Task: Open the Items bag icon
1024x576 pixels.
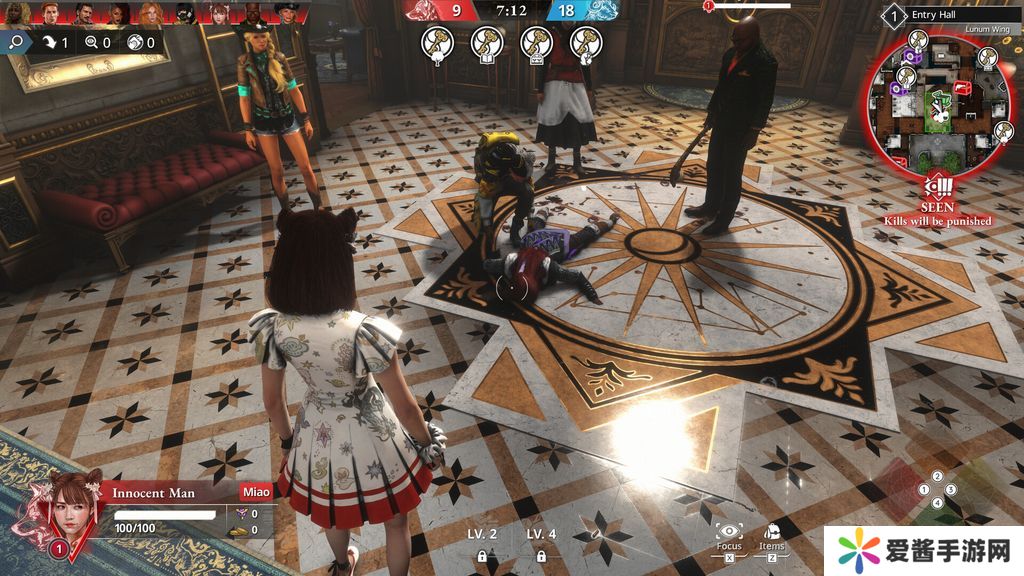Action: (x=772, y=531)
